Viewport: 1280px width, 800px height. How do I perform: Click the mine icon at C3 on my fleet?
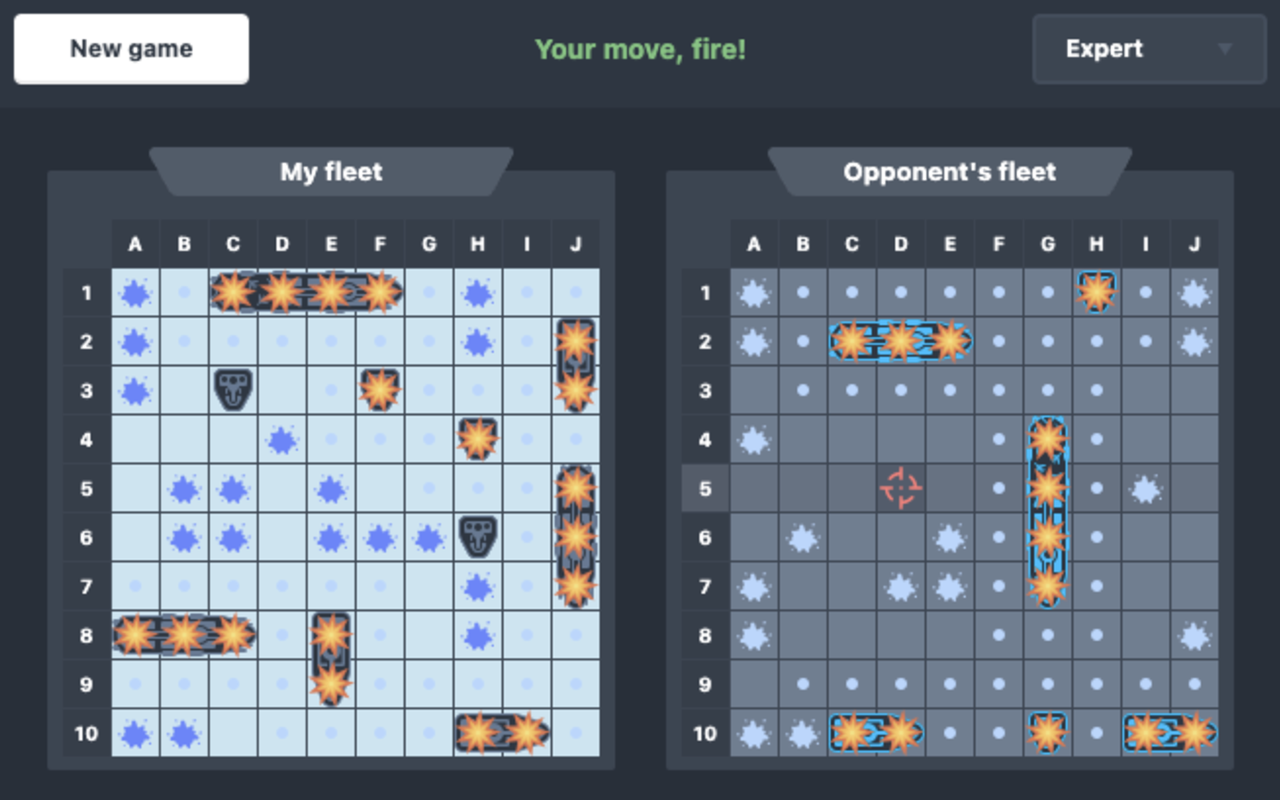pos(233,390)
